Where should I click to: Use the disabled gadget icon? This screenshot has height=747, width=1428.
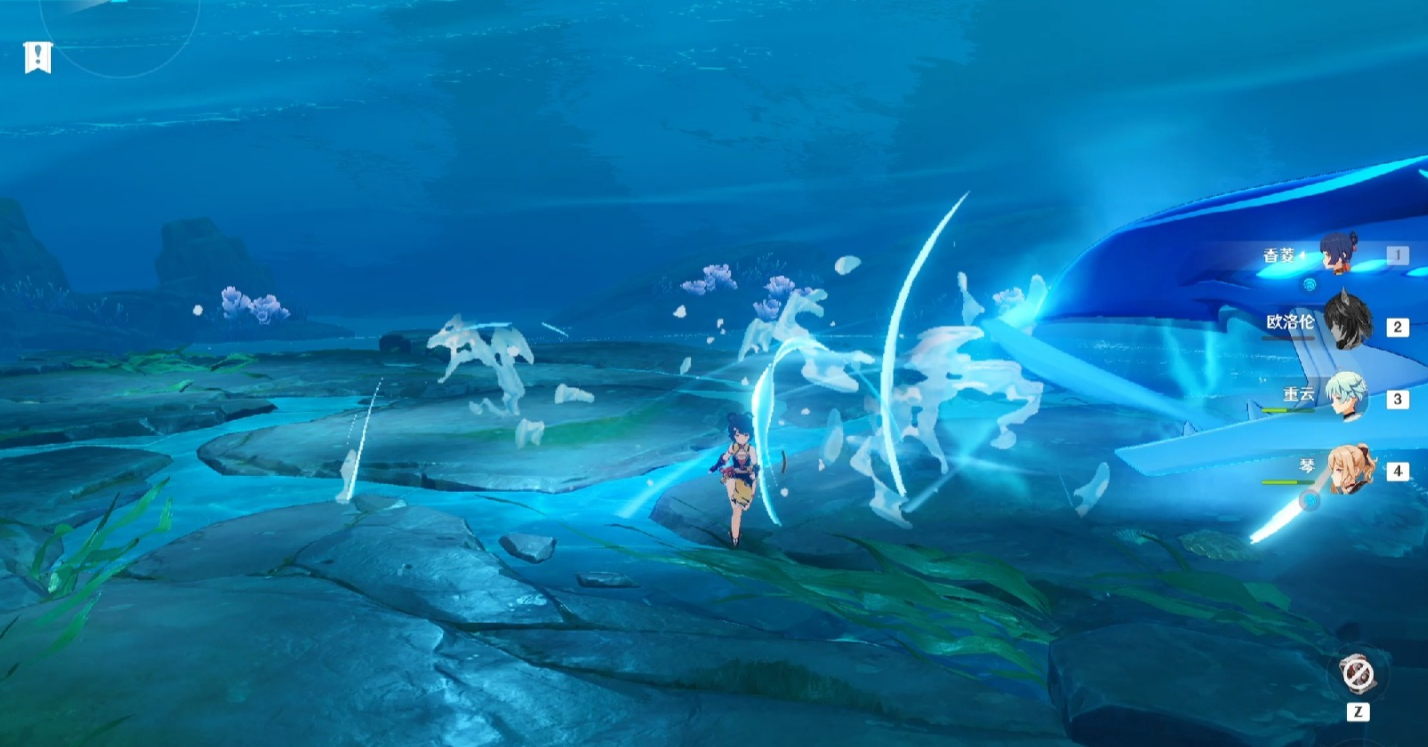[1357, 673]
